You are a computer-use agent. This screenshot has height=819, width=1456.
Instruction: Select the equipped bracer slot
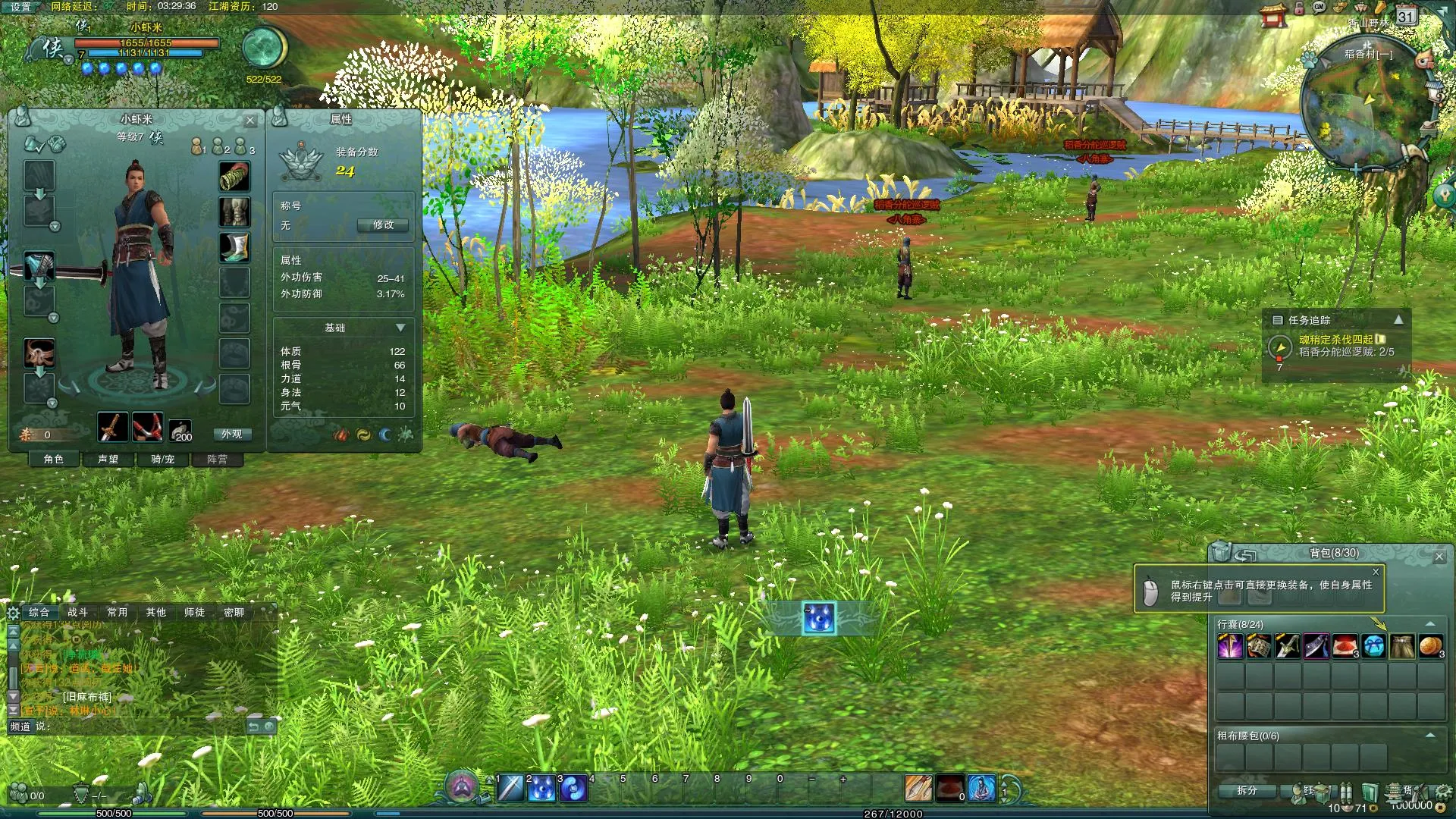(234, 177)
